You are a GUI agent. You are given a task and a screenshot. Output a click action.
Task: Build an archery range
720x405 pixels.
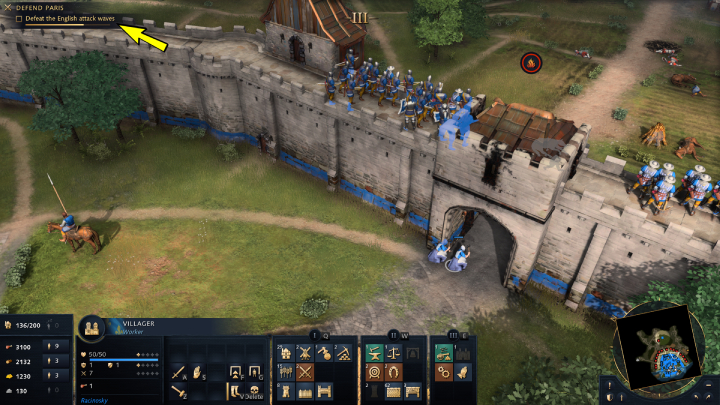[374, 372]
